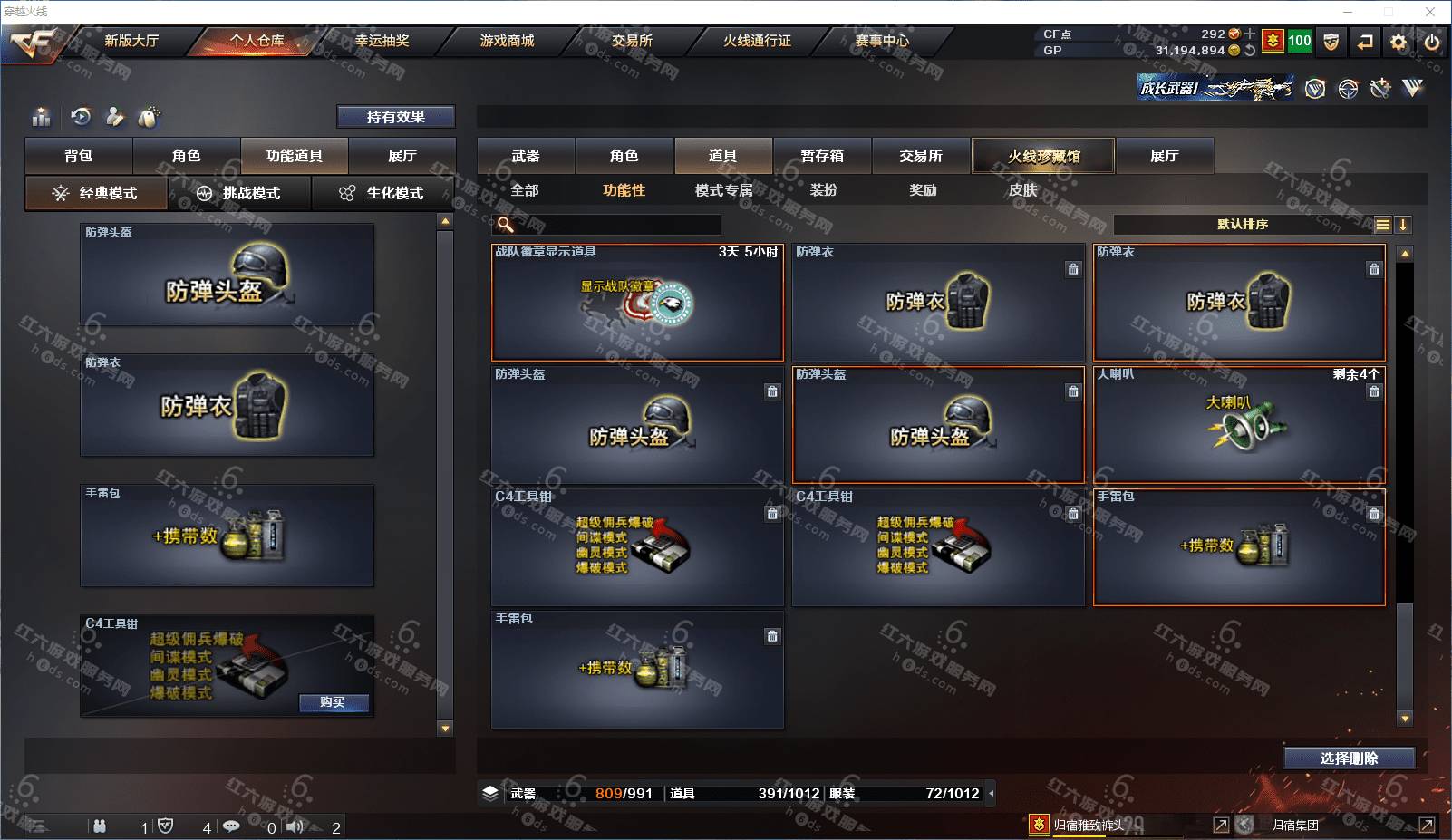Open the 火线珍藏馆 tab
This screenshot has height=840, width=1452.
tap(1043, 156)
